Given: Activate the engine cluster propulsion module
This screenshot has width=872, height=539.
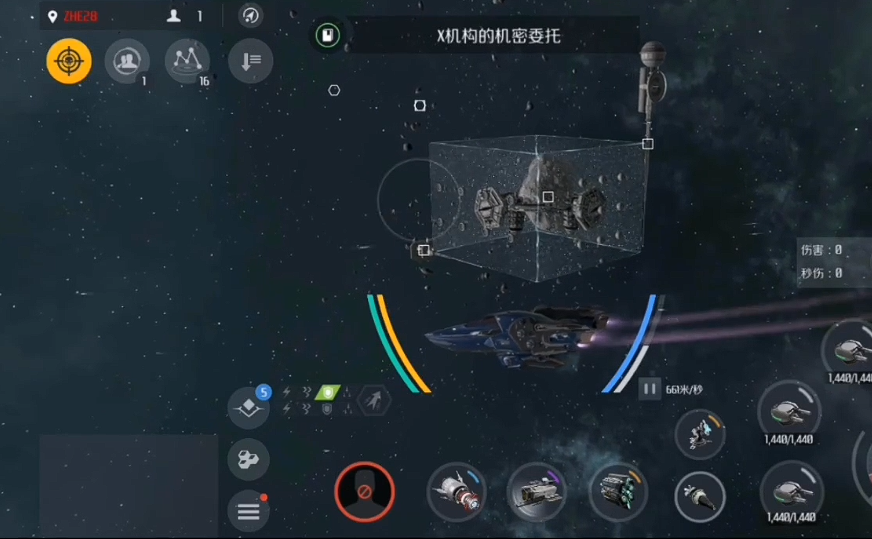Looking at the screenshot, I should pos(617,492).
